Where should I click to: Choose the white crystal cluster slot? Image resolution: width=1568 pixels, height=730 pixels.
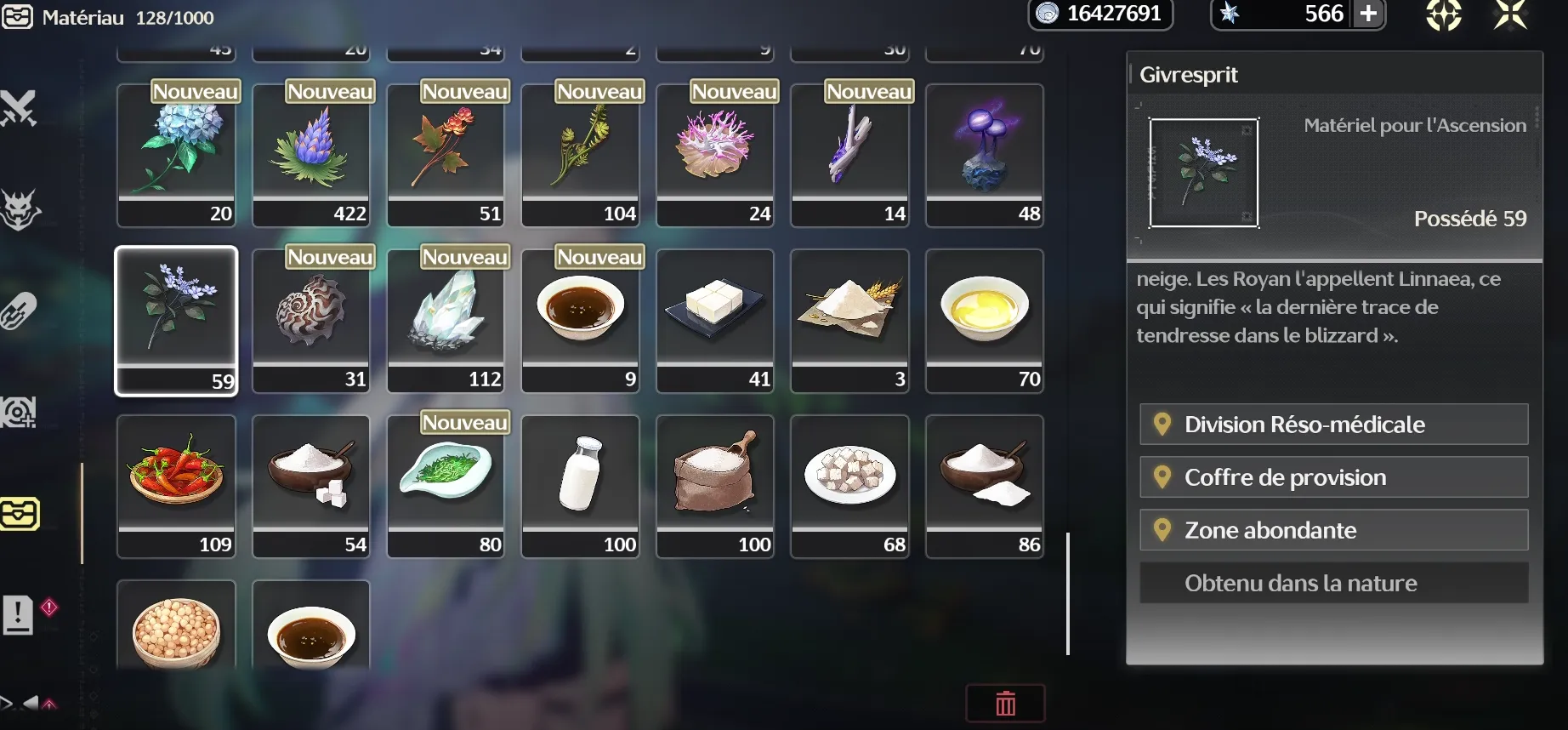point(446,319)
